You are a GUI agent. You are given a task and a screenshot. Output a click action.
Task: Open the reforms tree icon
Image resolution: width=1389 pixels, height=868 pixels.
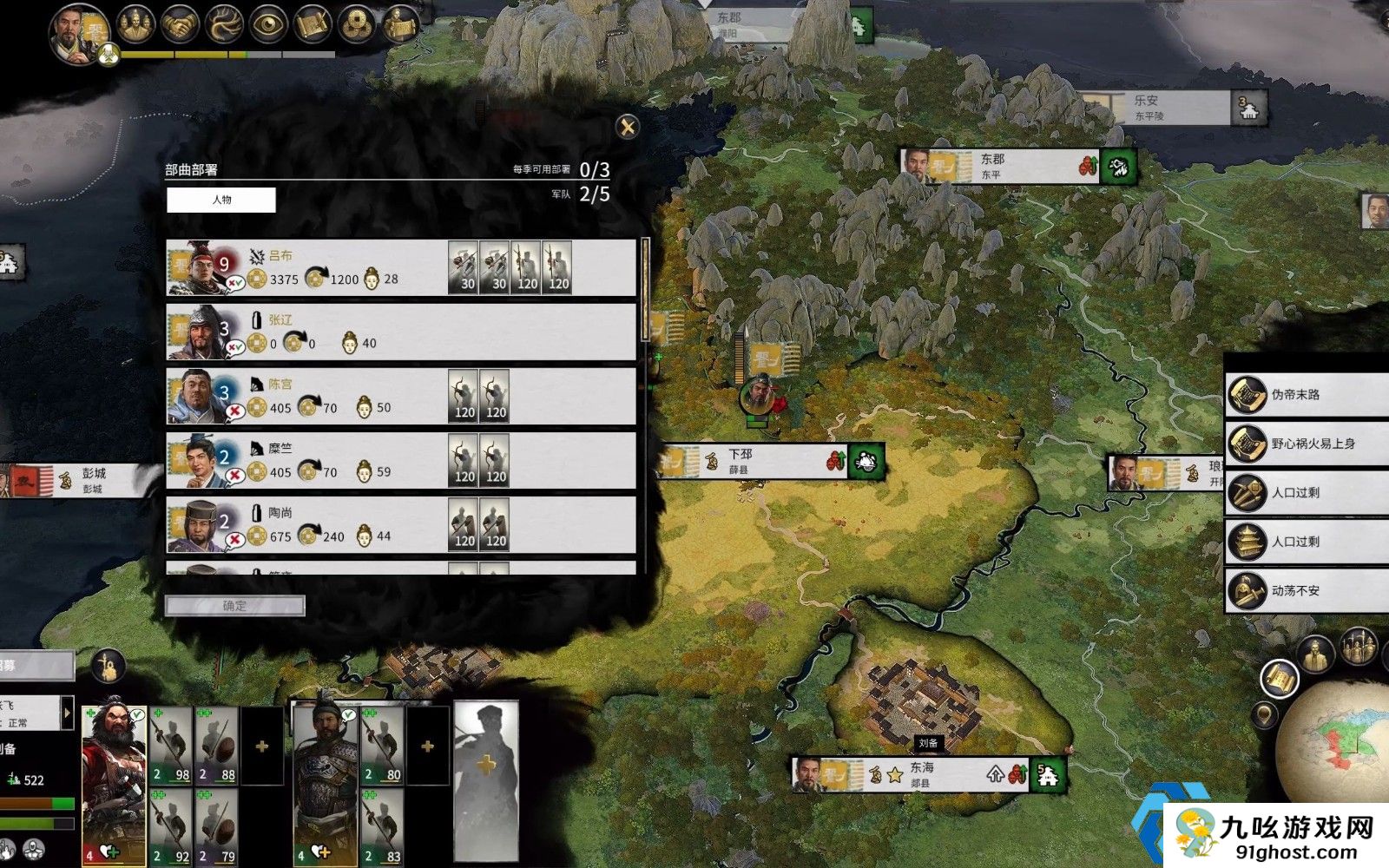(x=224, y=25)
